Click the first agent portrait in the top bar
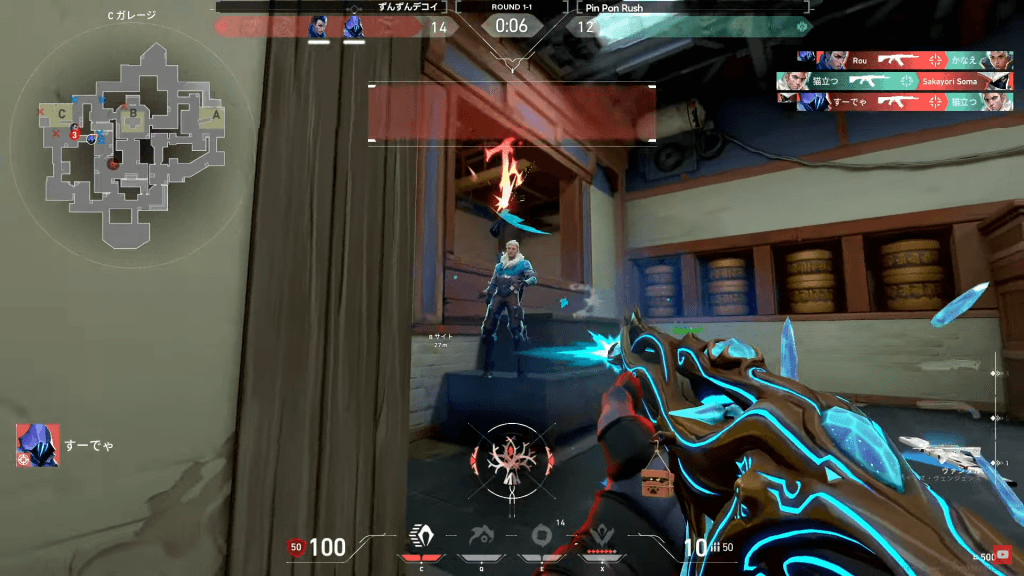The width and height of the screenshot is (1024, 576). 319,27
